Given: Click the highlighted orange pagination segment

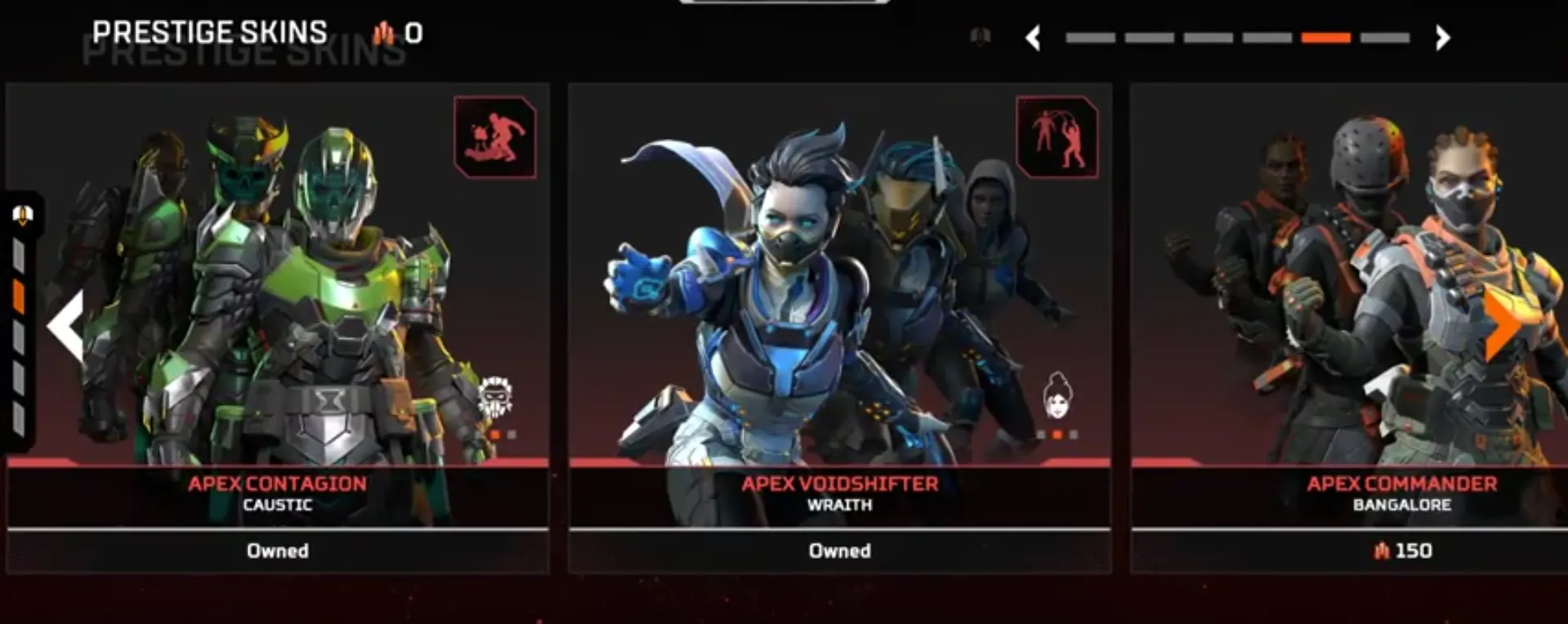Looking at the screenshot, I should [x=1325, y=36].
